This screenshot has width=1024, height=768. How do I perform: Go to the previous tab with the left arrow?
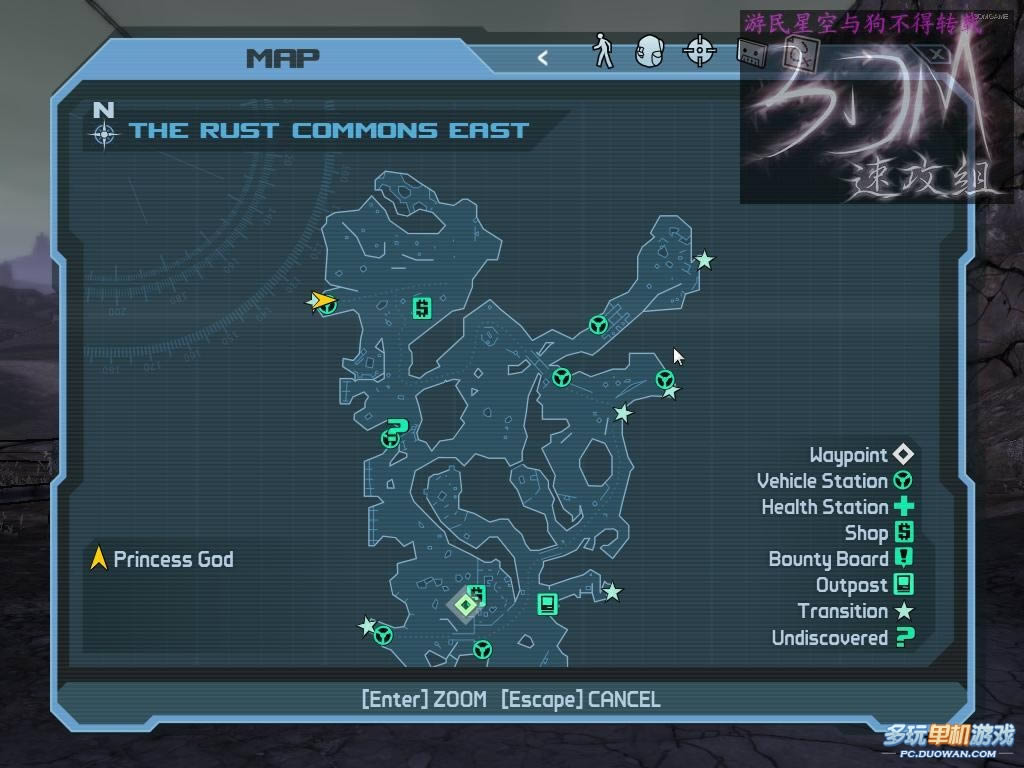[543, 58]
